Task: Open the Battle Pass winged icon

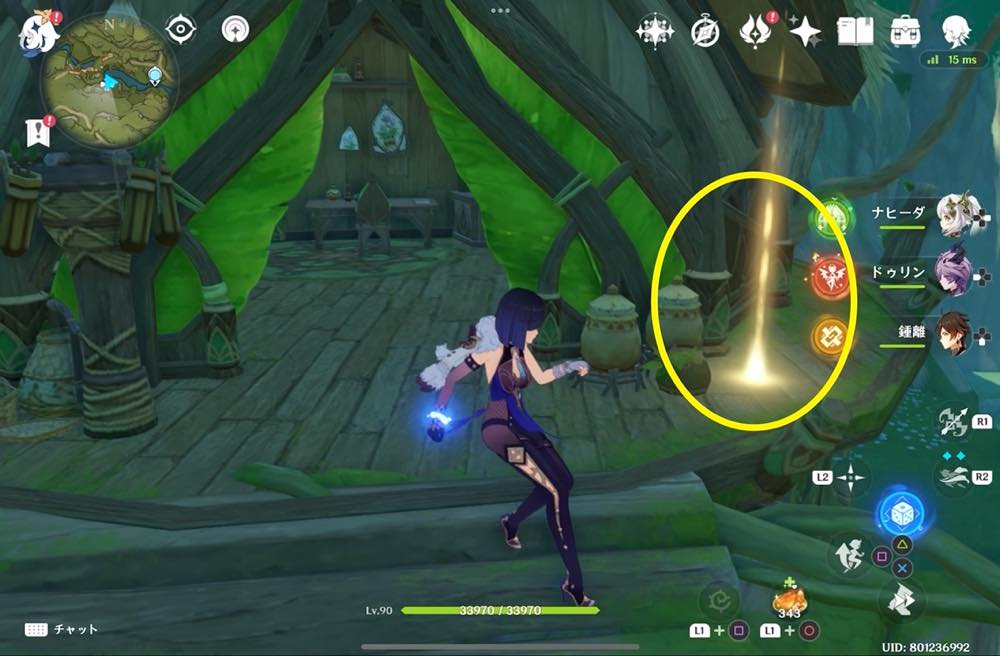Action: pyautogui.click(x=755, y=32)
